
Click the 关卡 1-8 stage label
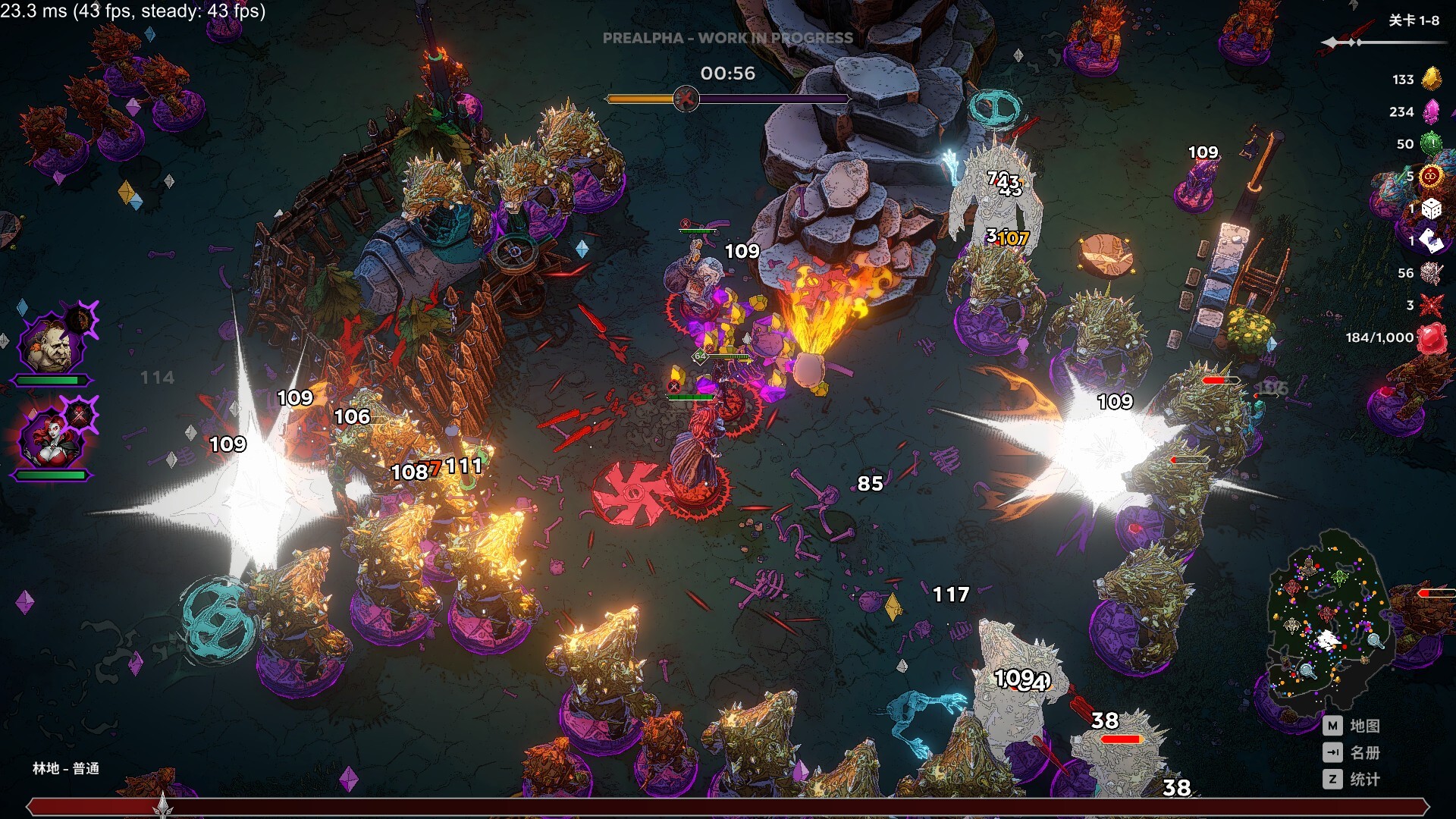[x=1414, y=21]
